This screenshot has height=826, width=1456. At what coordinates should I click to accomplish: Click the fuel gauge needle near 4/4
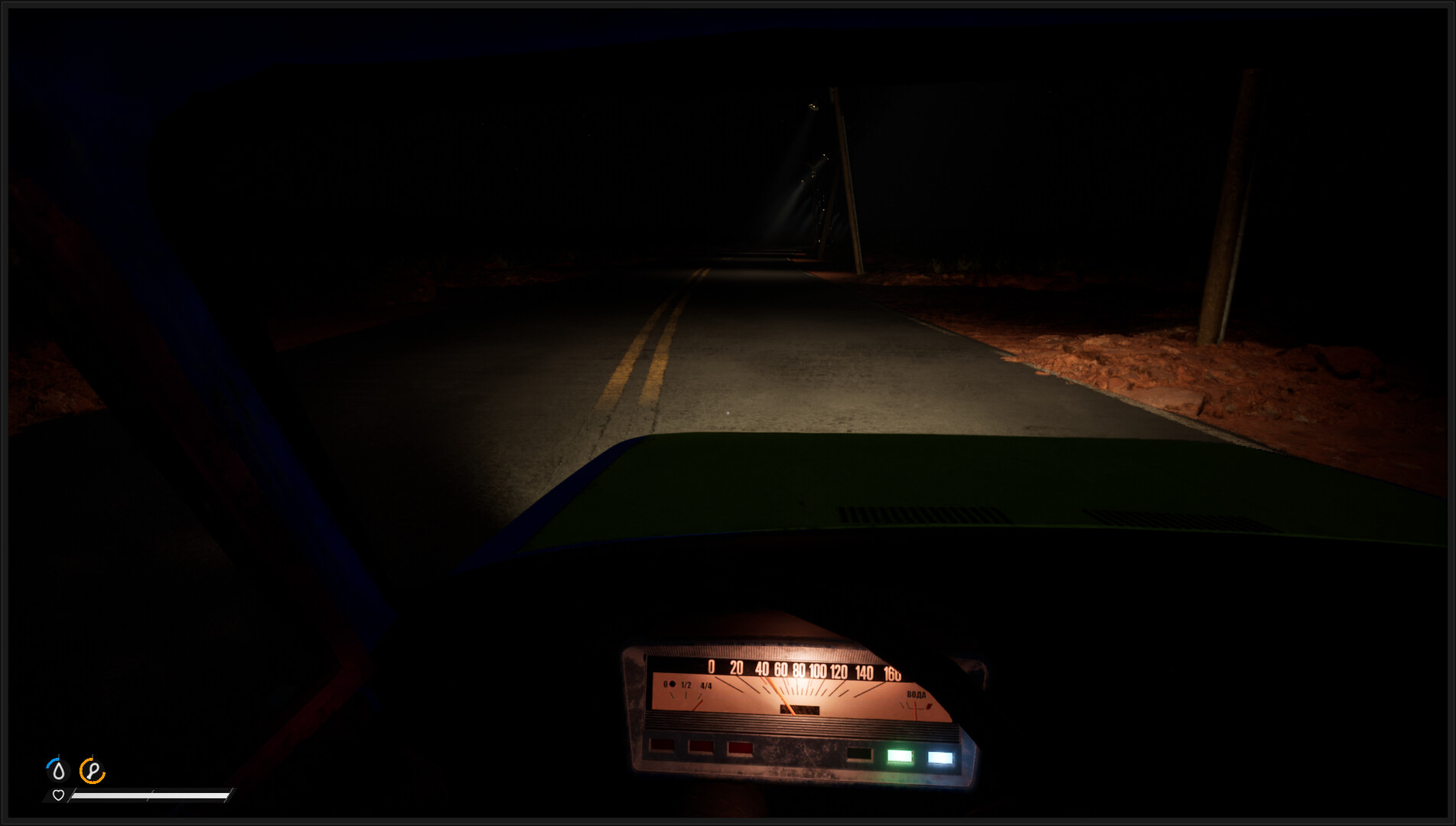(x=699, y=704)
